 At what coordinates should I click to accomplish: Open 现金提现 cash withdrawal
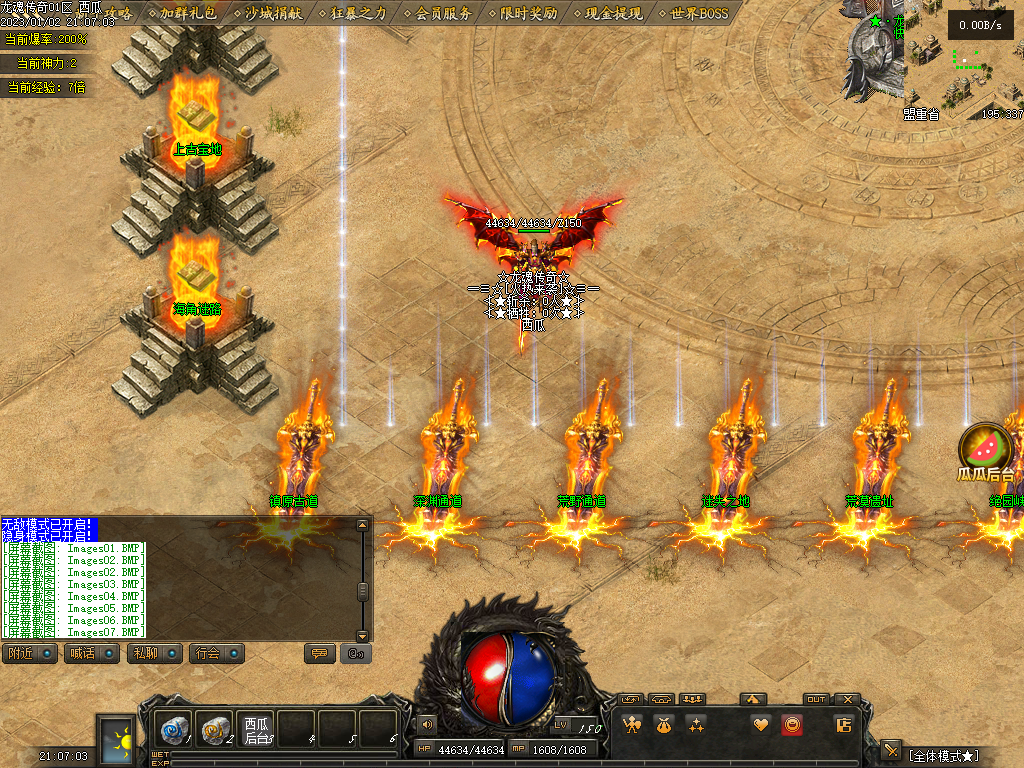point(614,14)
